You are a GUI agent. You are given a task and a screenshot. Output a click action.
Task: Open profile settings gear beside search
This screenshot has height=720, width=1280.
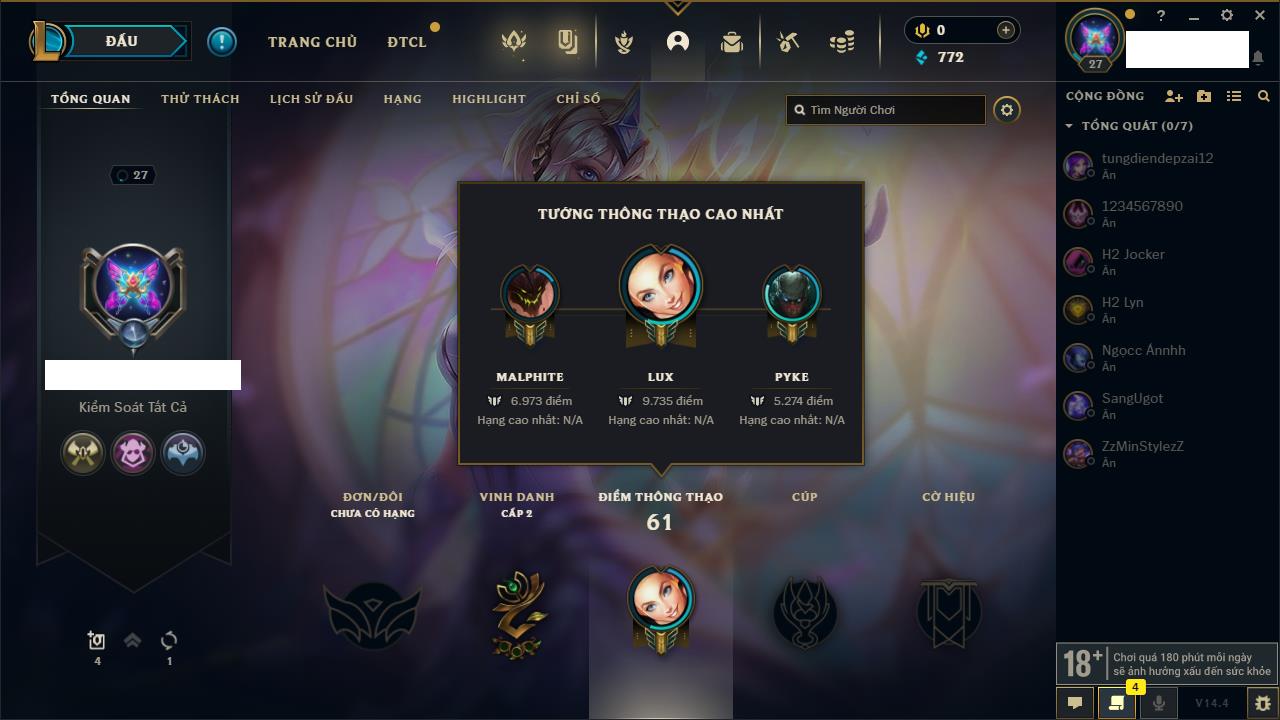coord(1007,110)
